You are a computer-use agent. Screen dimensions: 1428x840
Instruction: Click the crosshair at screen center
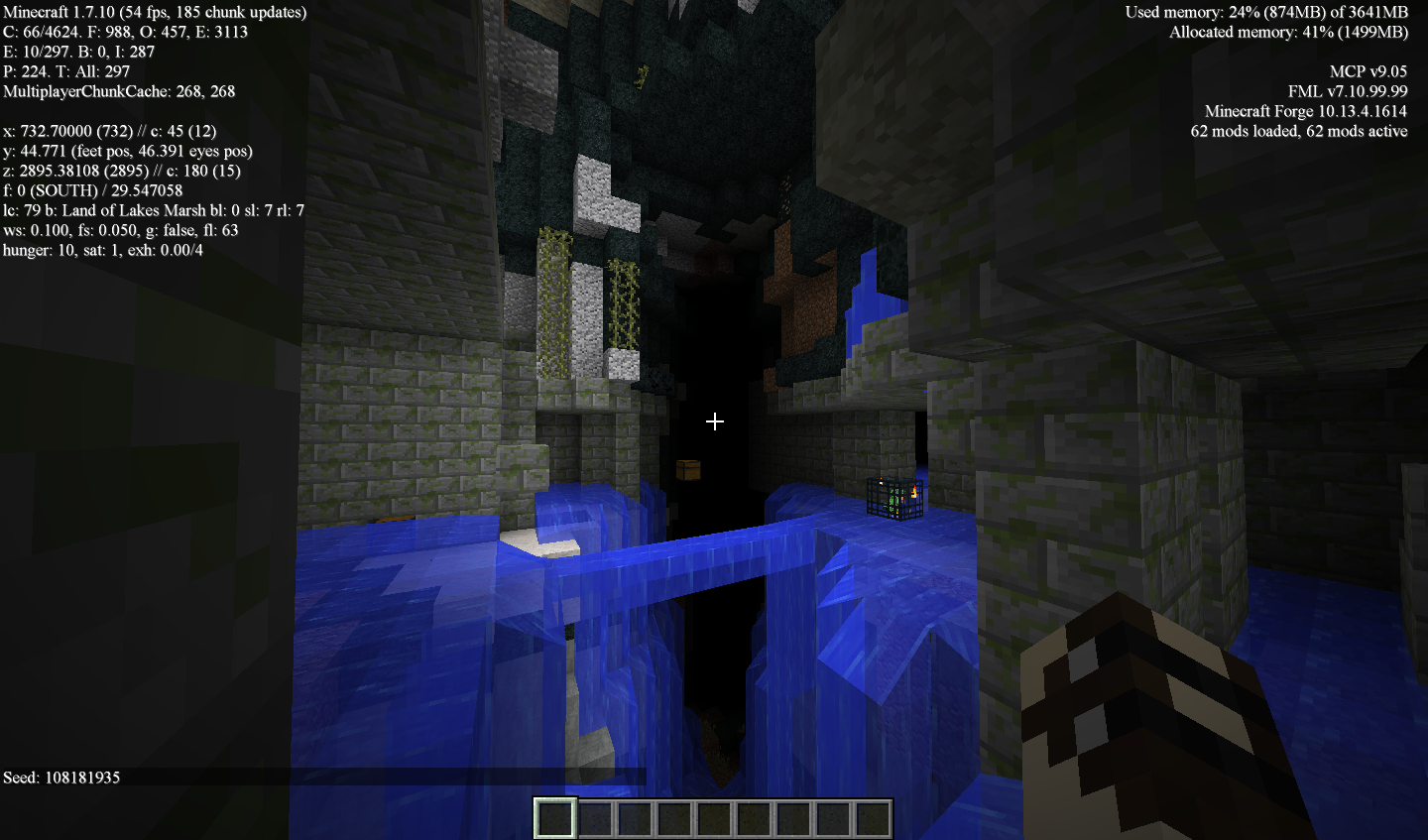coord(714,421)
